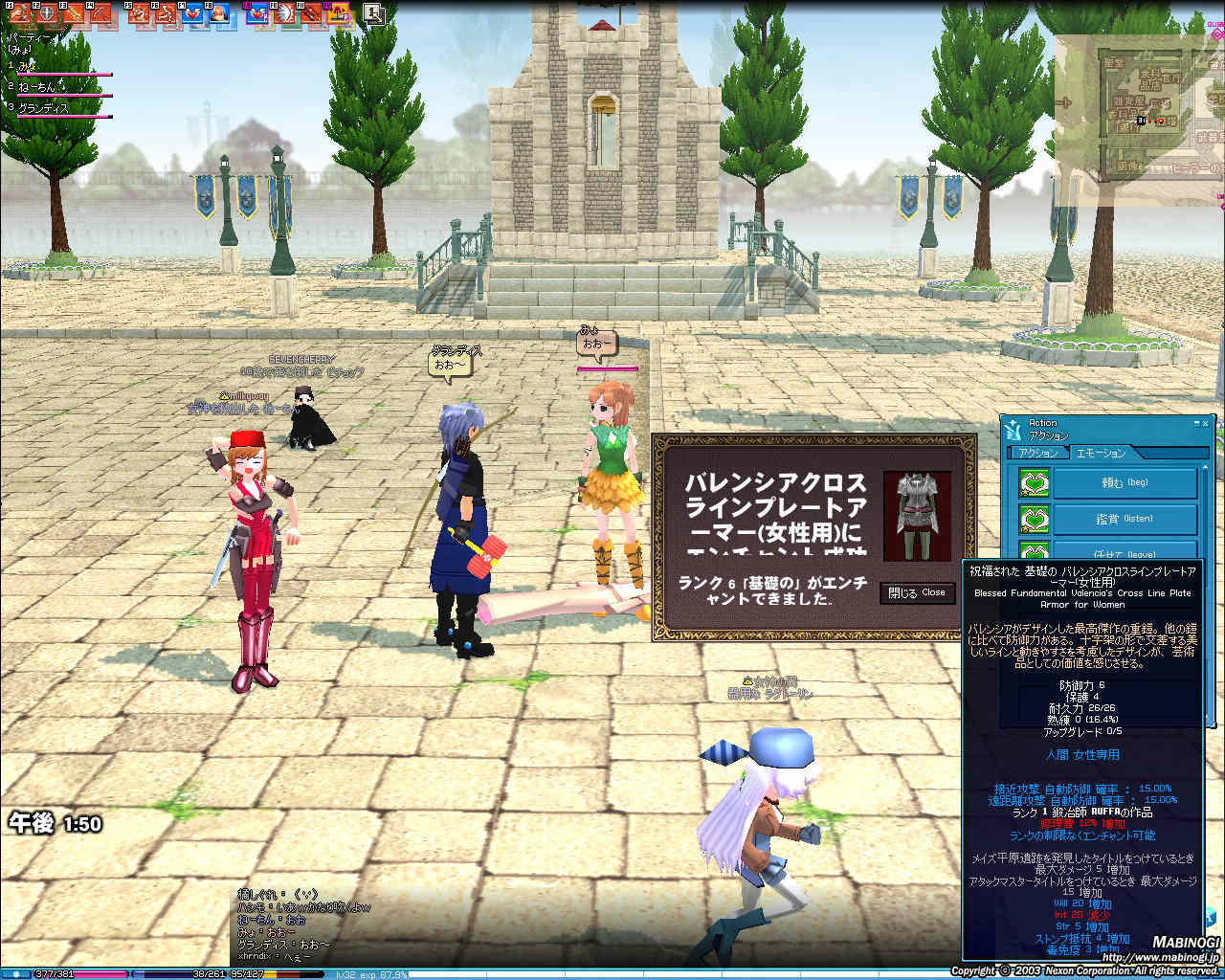Switch to the アクション tab
Screen dimensions: 1225x980
[x=1038, y=453]
